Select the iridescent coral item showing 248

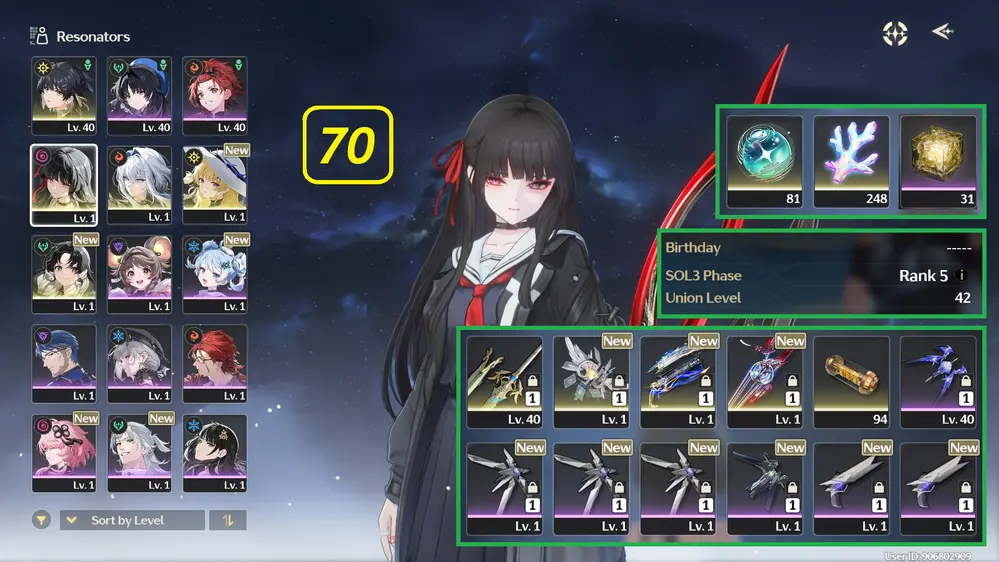[851, 161]
